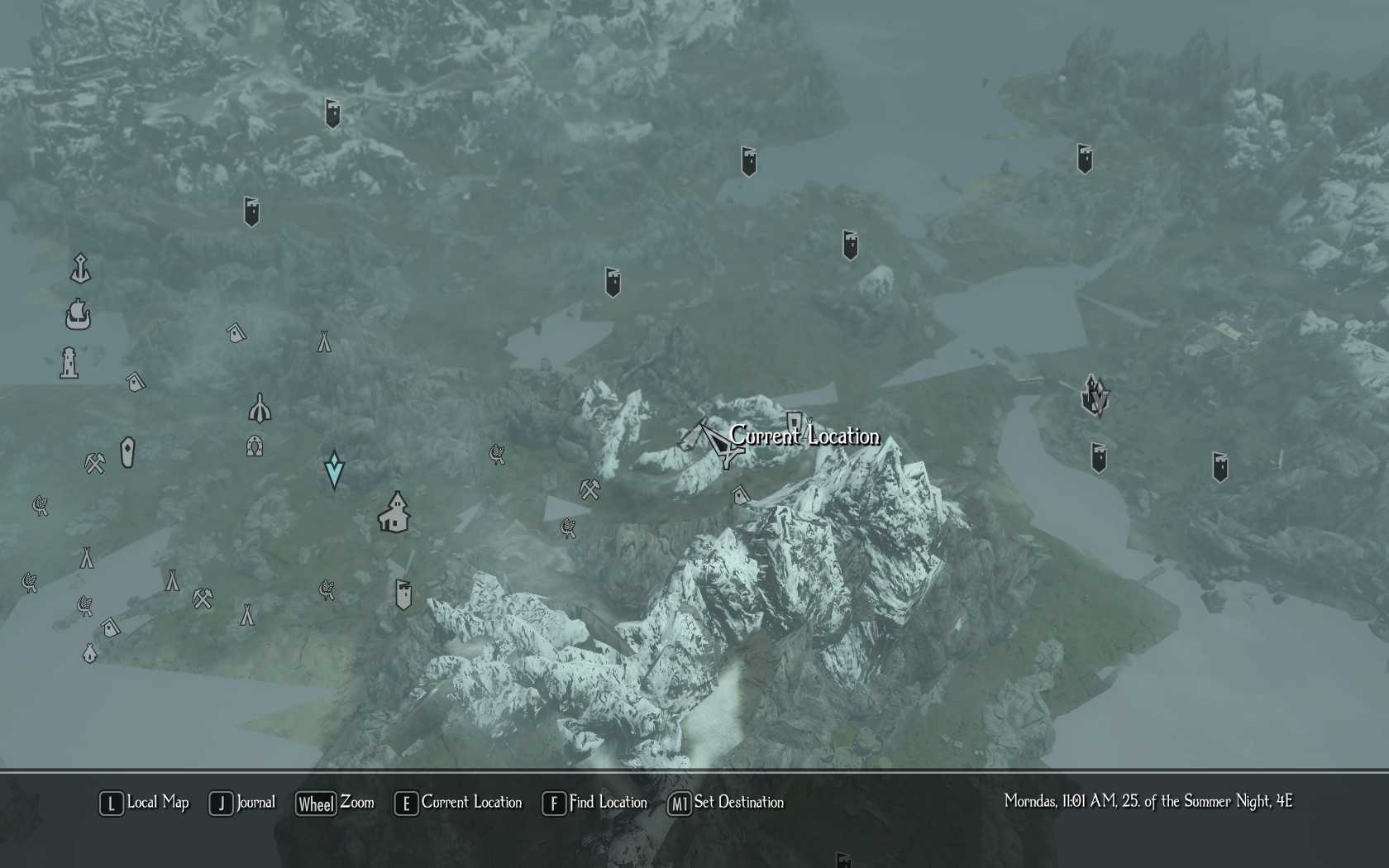Image resolution: width=1389 pixels, height=868 pixels.
Task: Select the round hut map marker
Action: [x=90, y=653]
